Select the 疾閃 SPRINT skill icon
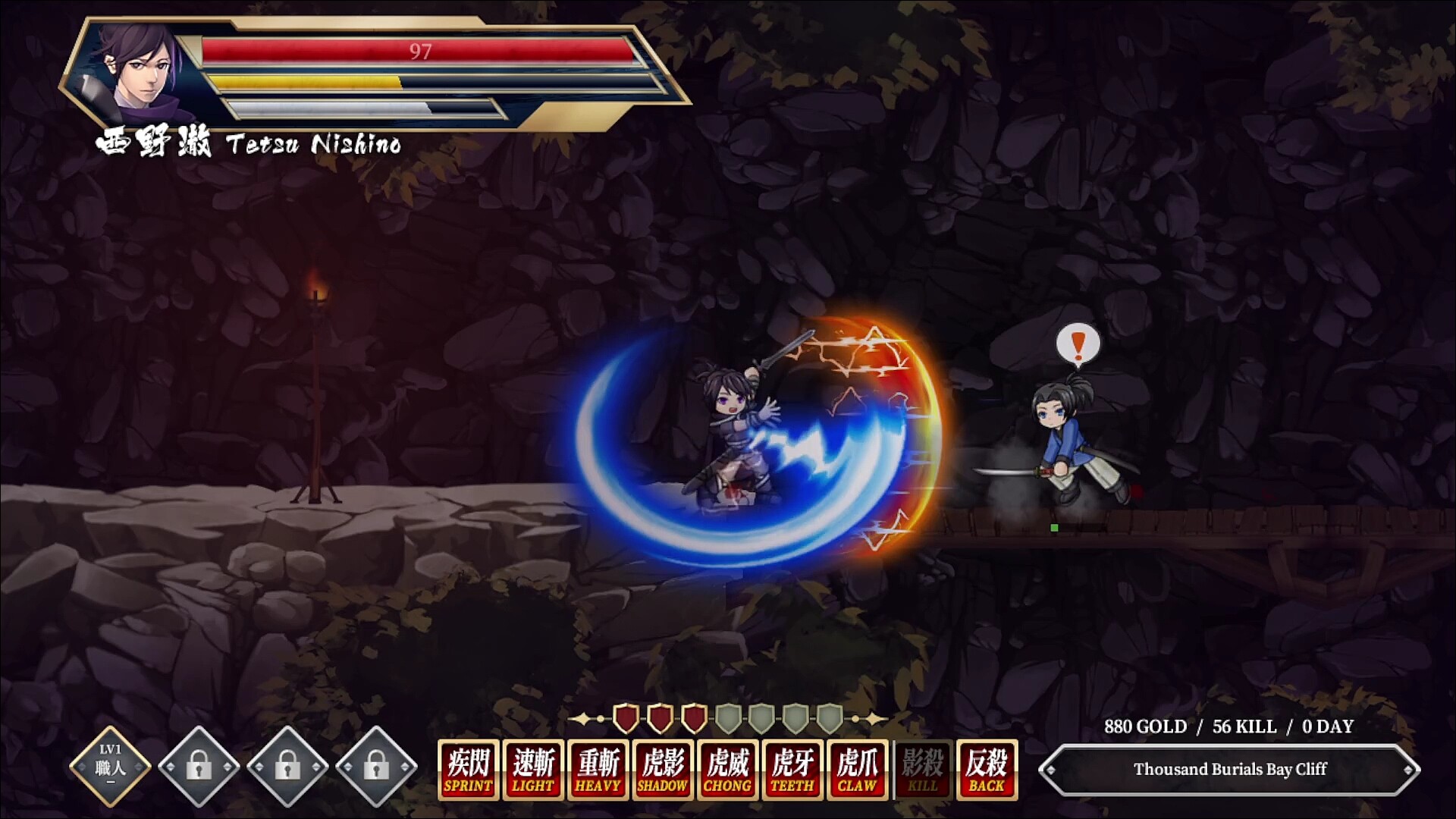The image size is (1456, 819). (468, 770)
